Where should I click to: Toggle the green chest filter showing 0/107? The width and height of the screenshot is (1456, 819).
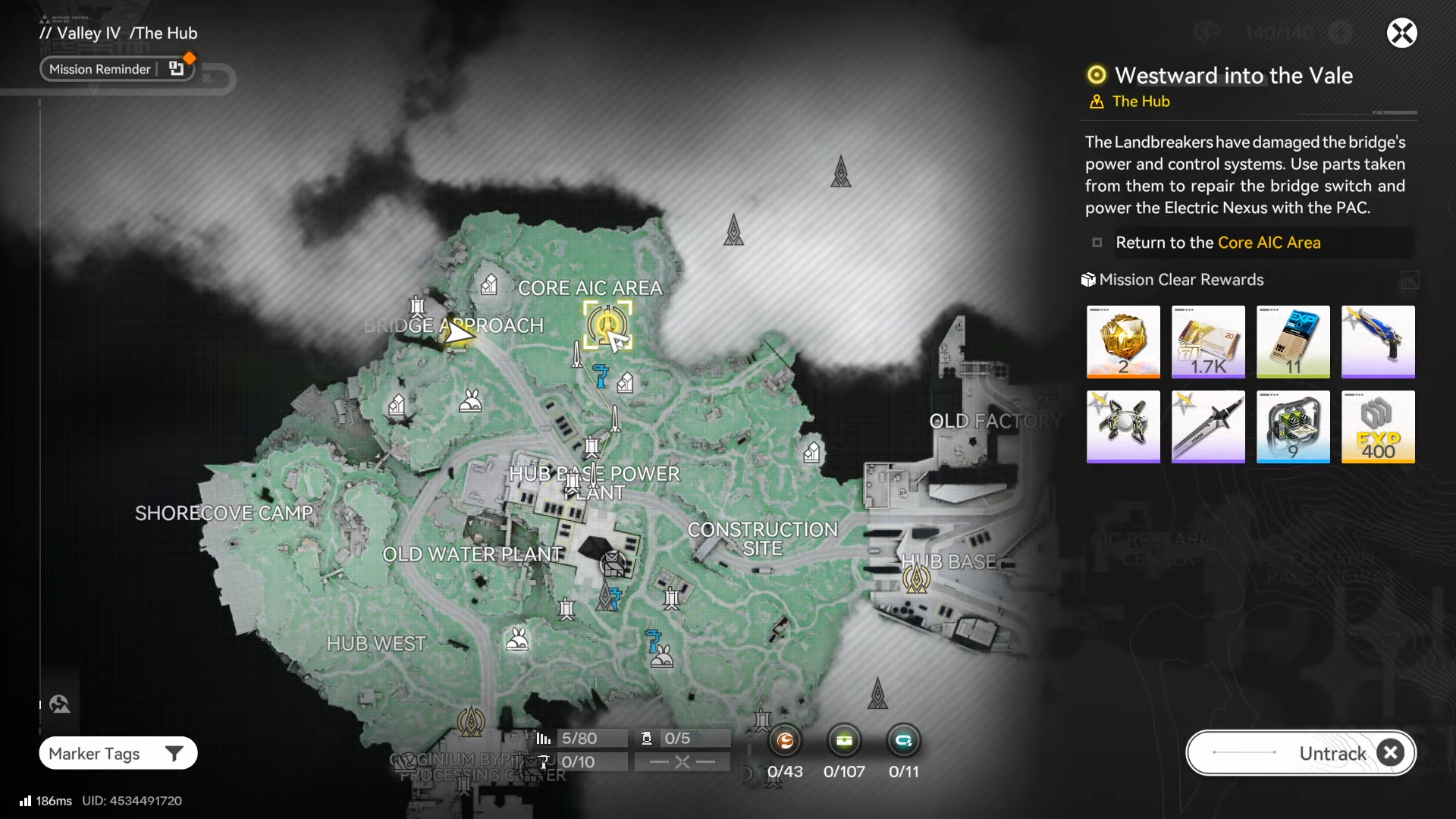click(844, 741)
